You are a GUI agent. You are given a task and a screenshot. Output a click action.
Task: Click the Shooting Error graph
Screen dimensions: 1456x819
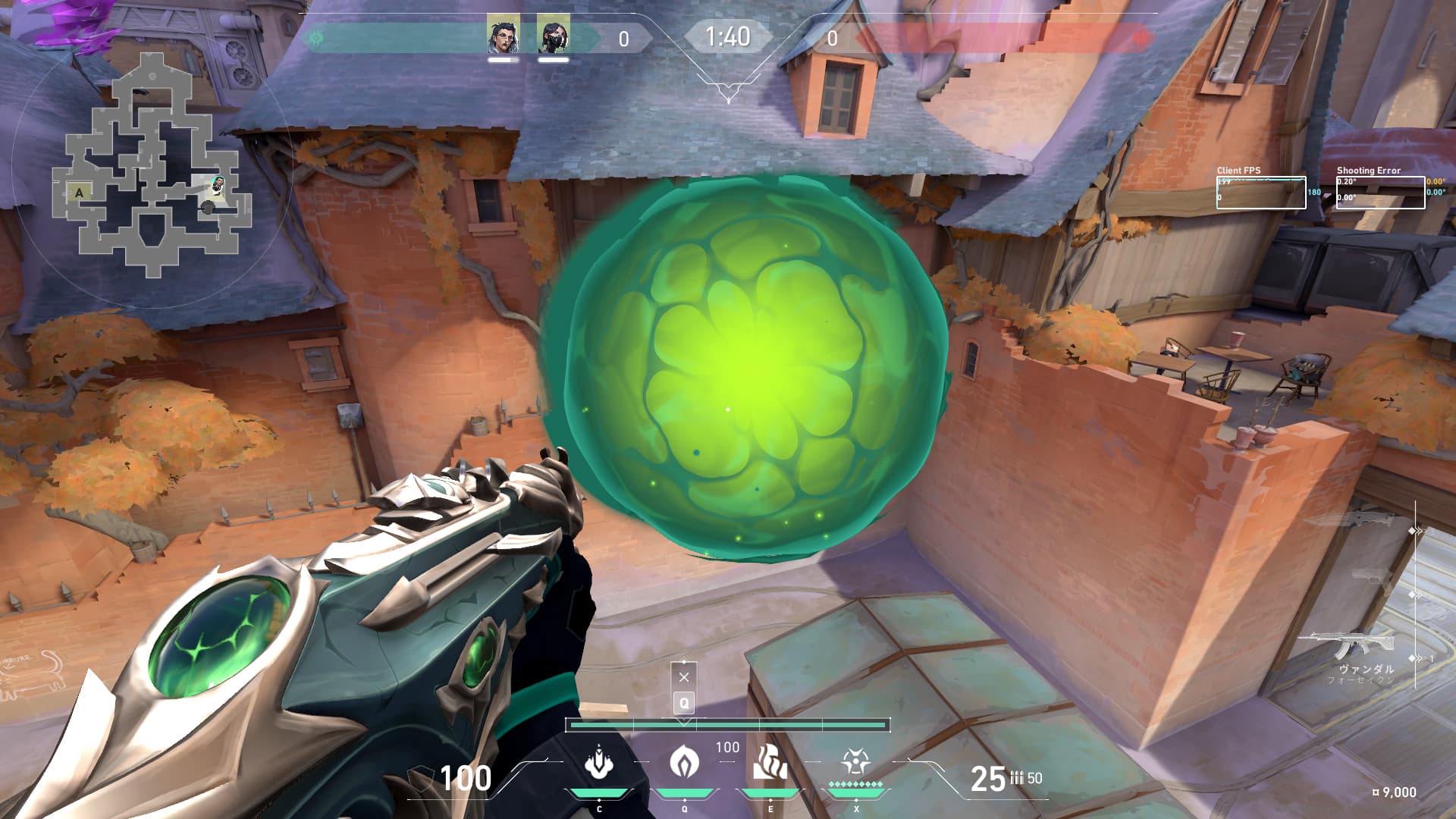click(x=1380, y=193)
